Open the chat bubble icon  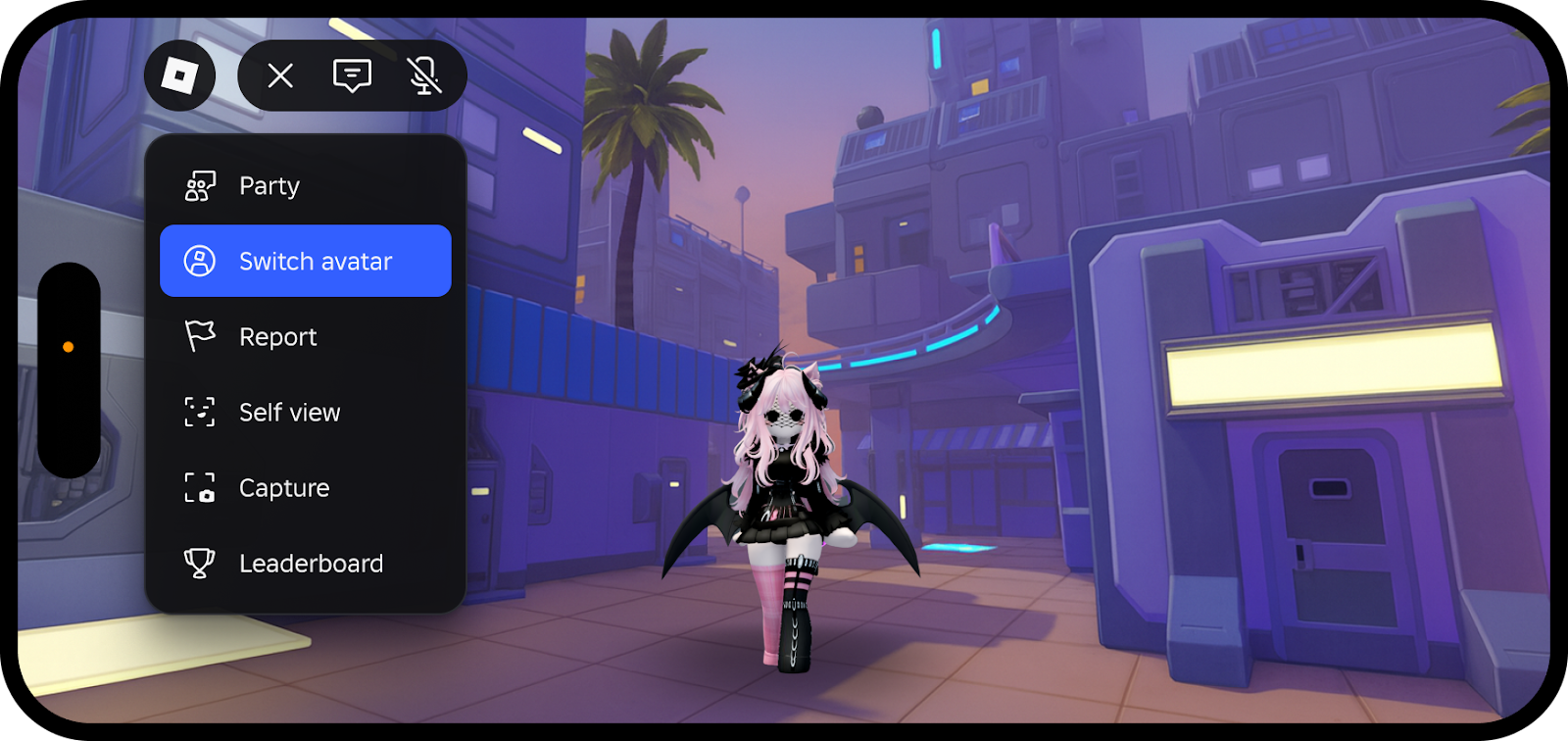(352, 75)
